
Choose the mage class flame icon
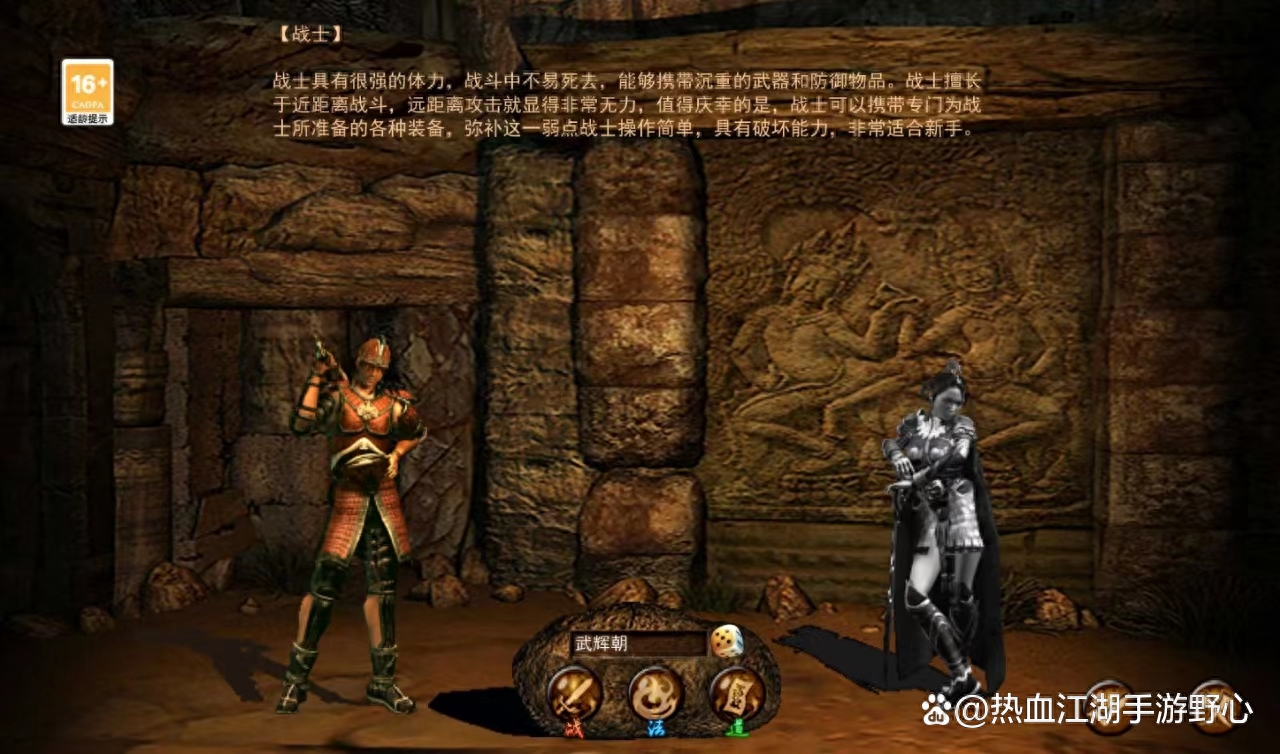(x=656, y=692)
